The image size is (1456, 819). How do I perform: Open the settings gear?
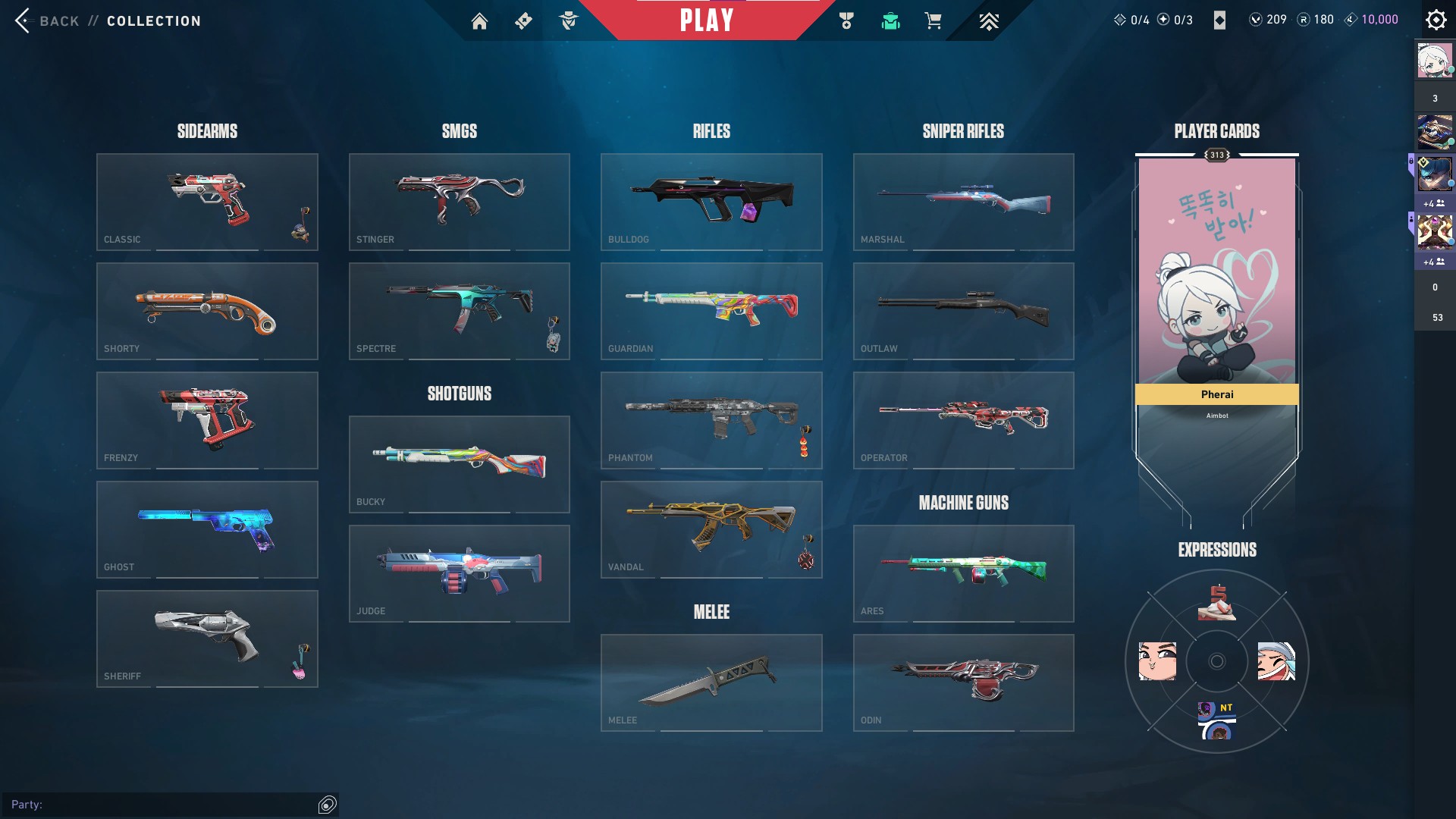1436,20
